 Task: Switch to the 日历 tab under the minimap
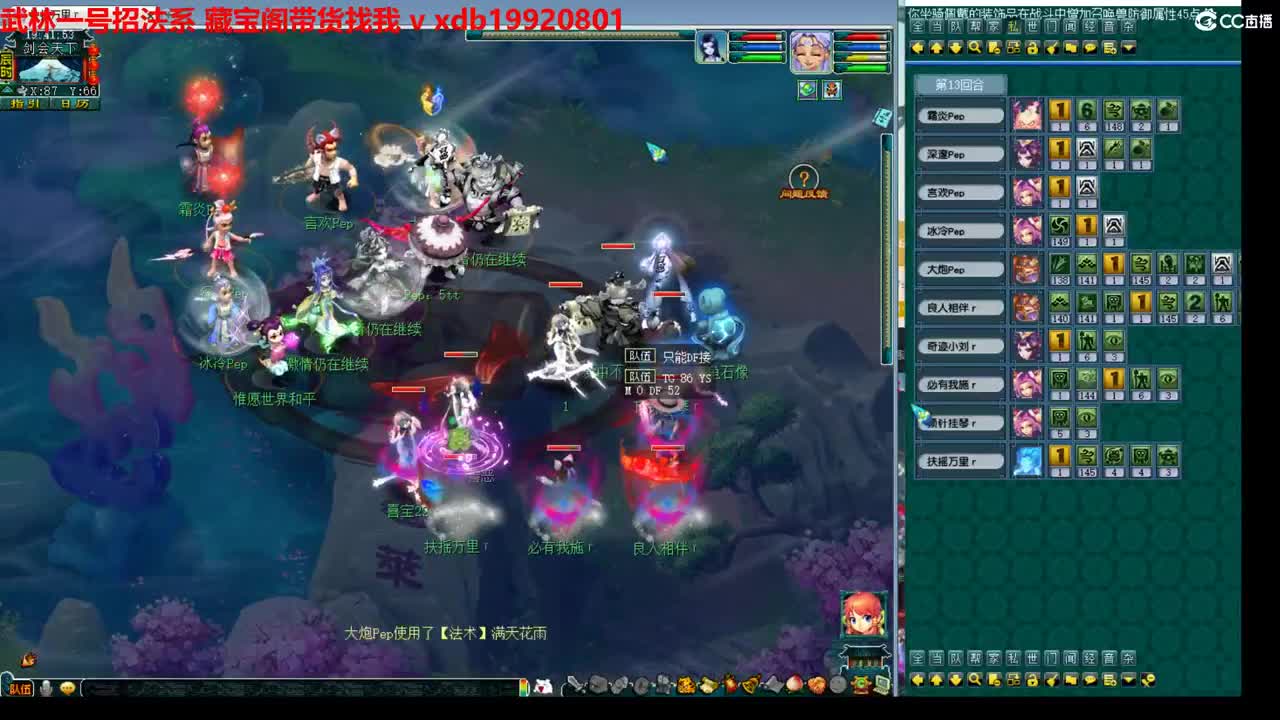point(74,103)
